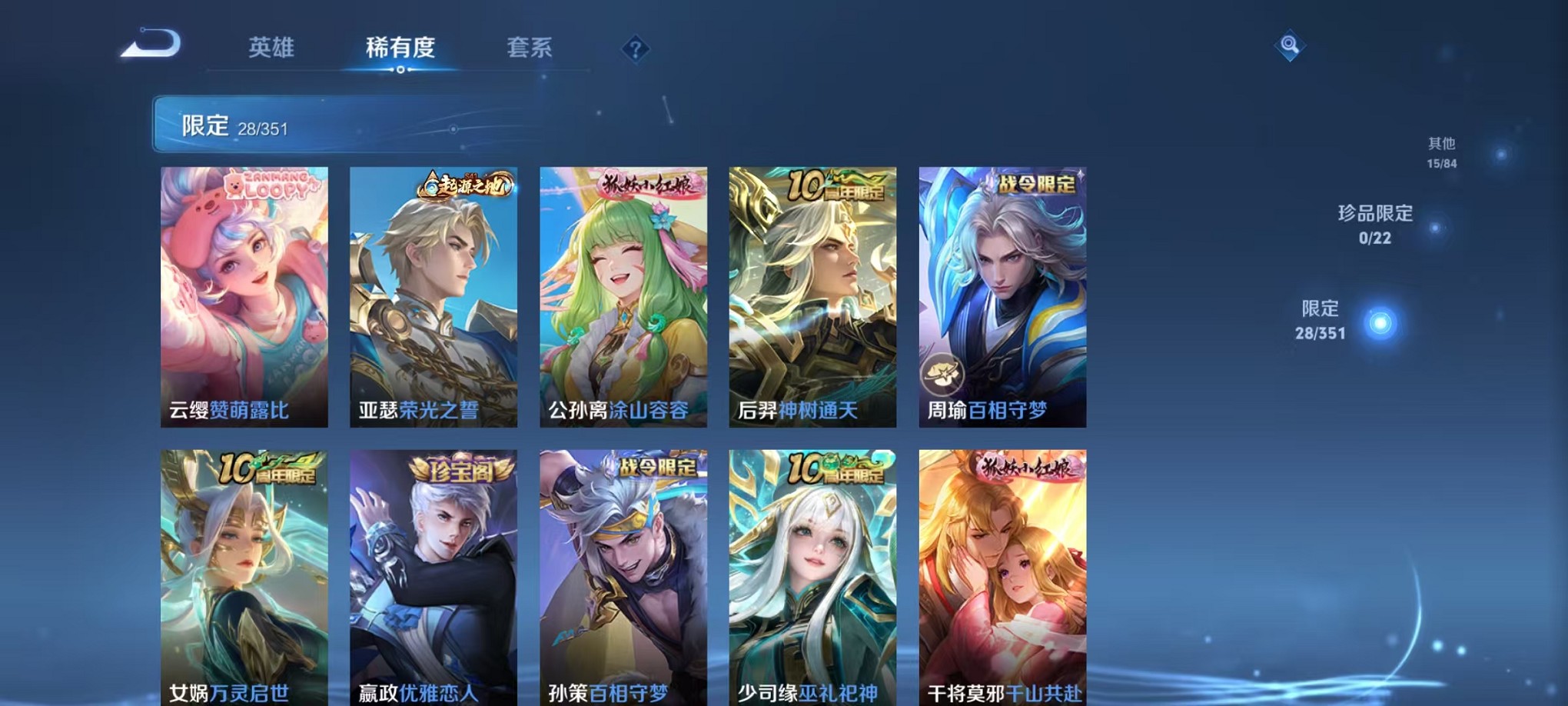Click the 狐妖小红娘 badge on 公孙离's card
Viewport: 1568px width, 706px height.
pyautogui.click(x=651, y=183)
